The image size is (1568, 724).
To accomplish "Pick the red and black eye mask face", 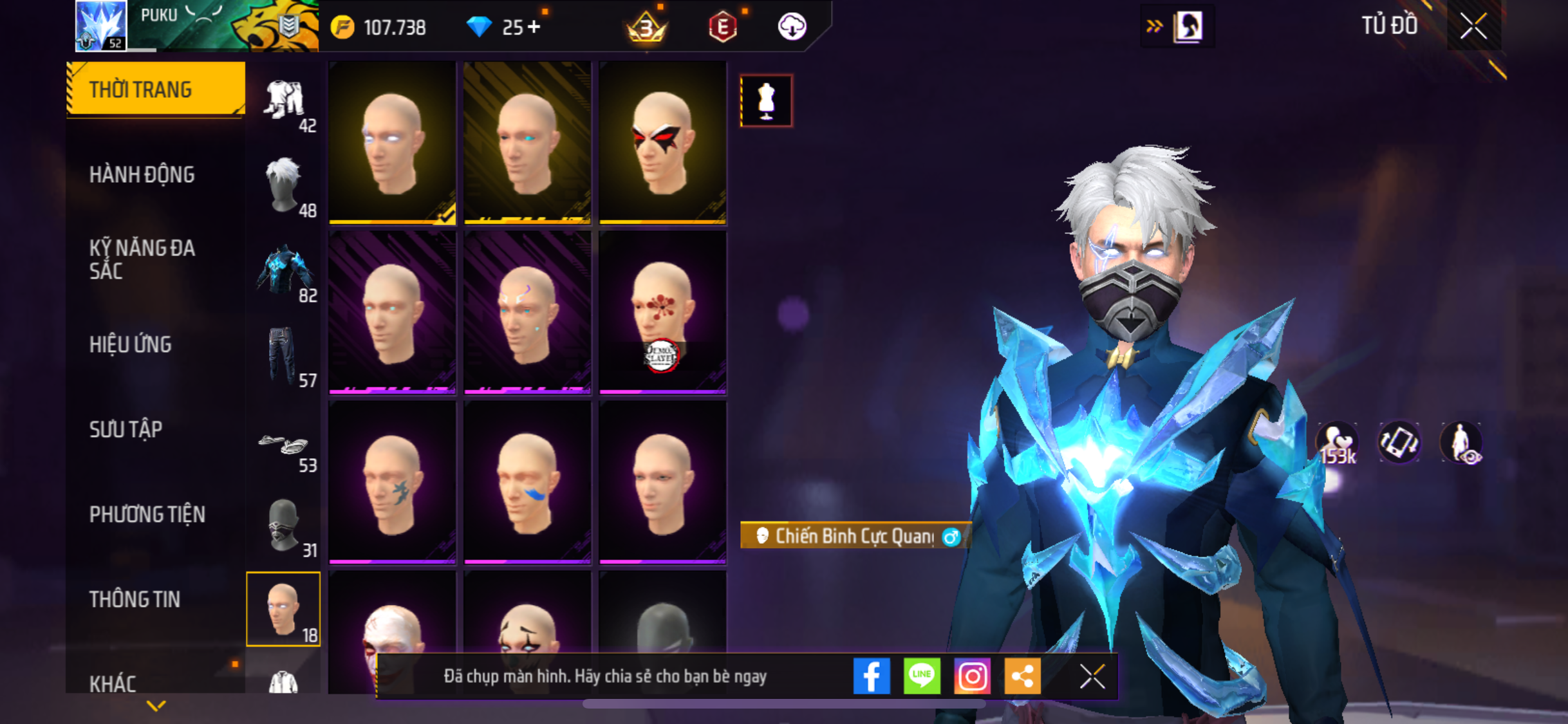I will [x=662, y=143].
